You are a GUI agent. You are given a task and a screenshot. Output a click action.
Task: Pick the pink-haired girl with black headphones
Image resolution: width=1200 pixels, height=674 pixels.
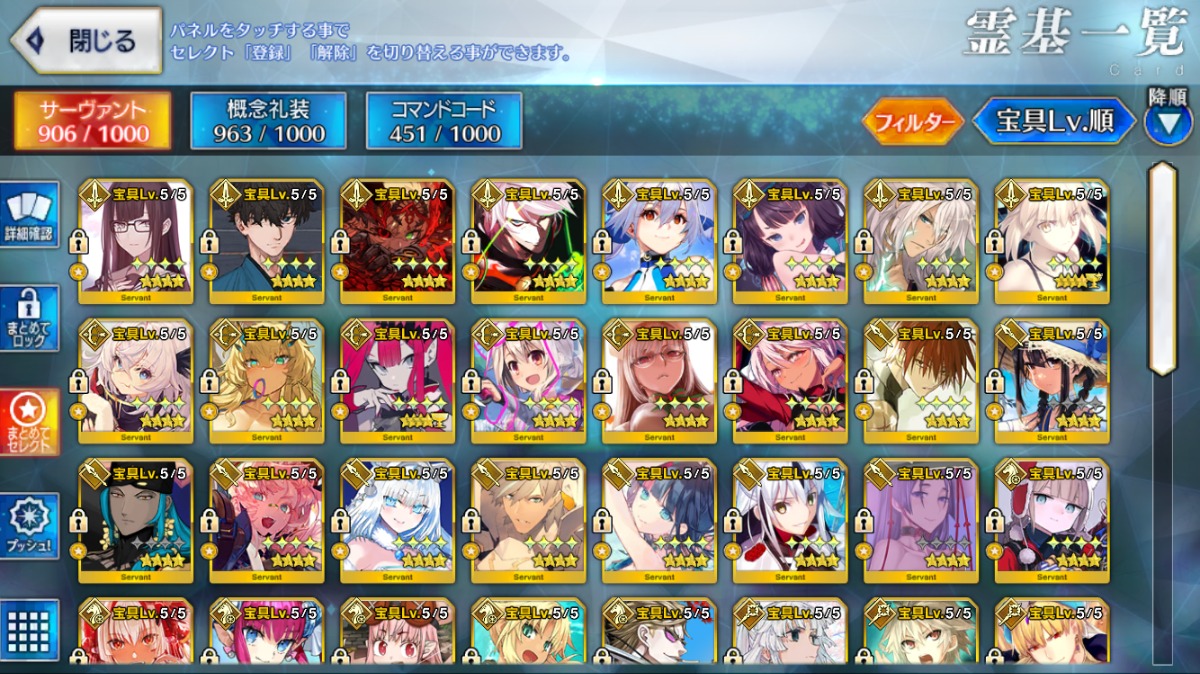tap(267, 518)
